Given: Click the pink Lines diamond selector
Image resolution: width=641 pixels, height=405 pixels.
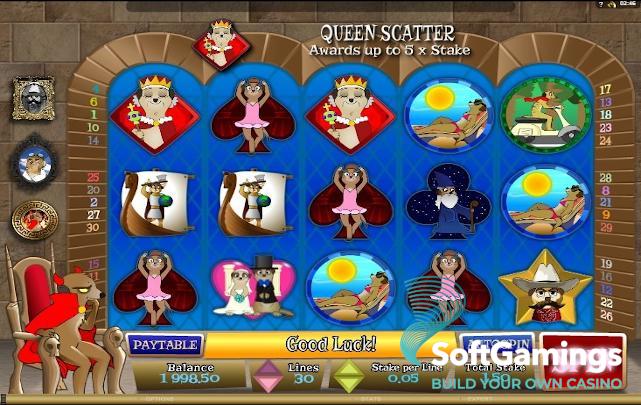Looking at the screenshot, I should pyautogui.click(x=267, y=377).
